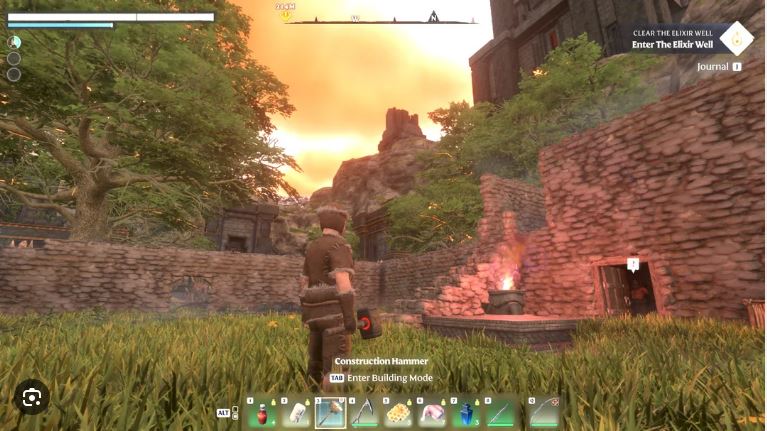Select the Enter The Elixir Well objective
This screenshot has height=431, width=767.
pos(672,45)
